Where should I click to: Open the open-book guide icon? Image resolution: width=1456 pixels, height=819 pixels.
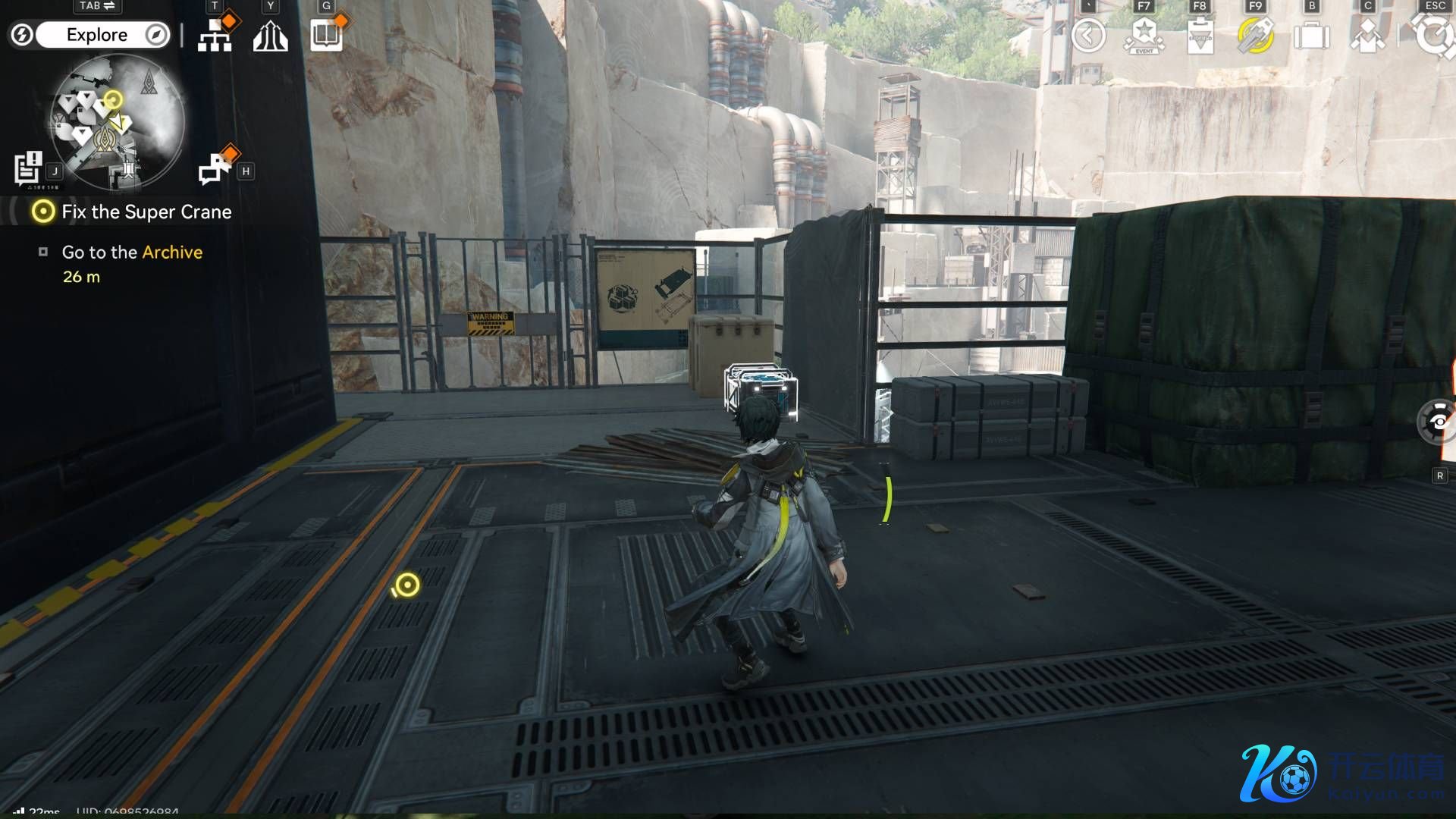tap(326, 36)
